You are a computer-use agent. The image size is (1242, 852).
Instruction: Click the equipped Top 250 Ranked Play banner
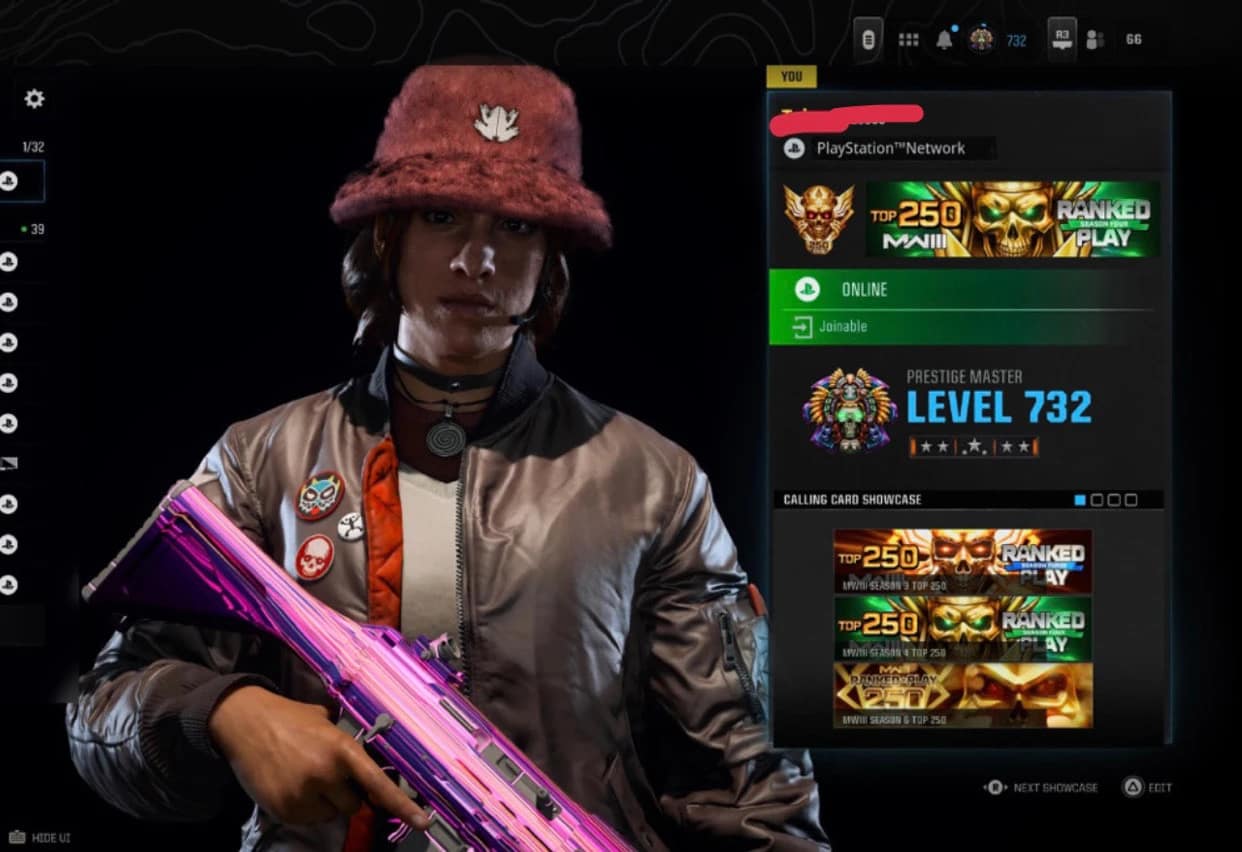click(1012, 219)
